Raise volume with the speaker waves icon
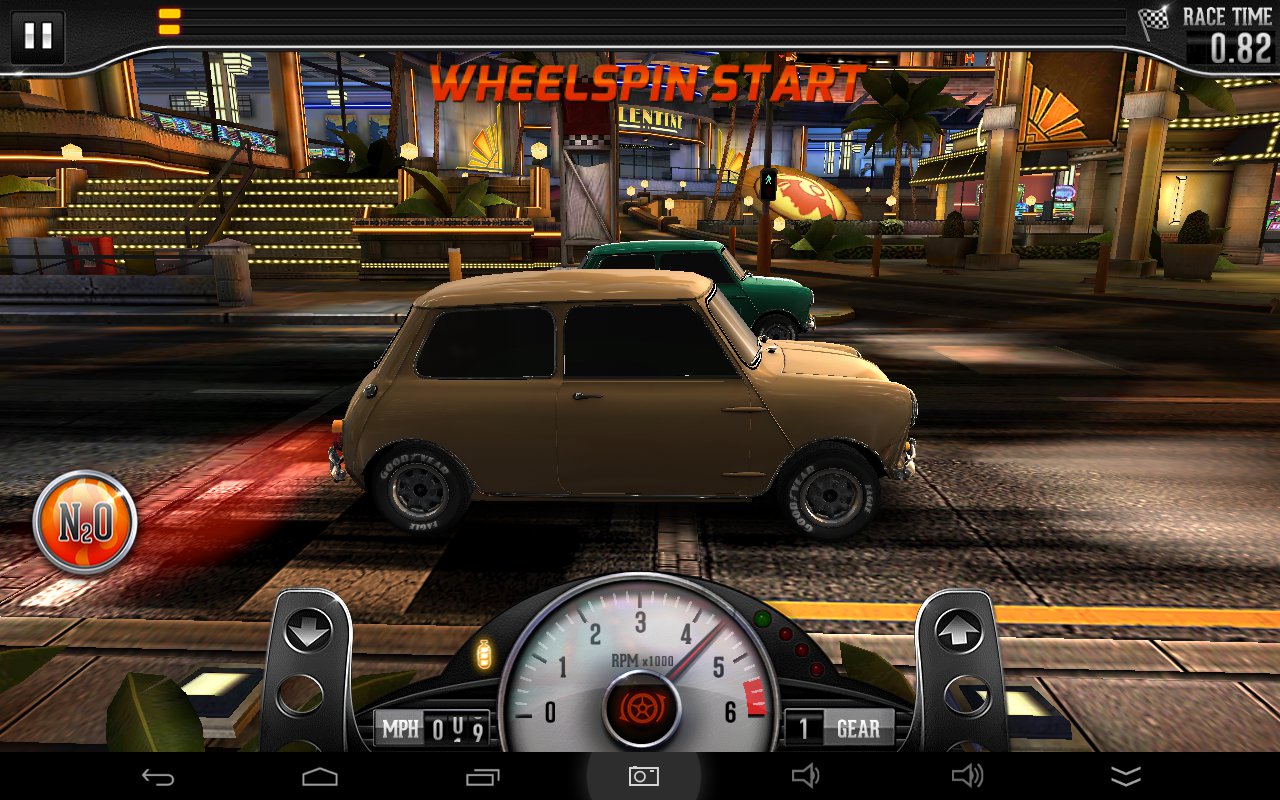Screen dimensions: 1280x800 tap(967, 776)
